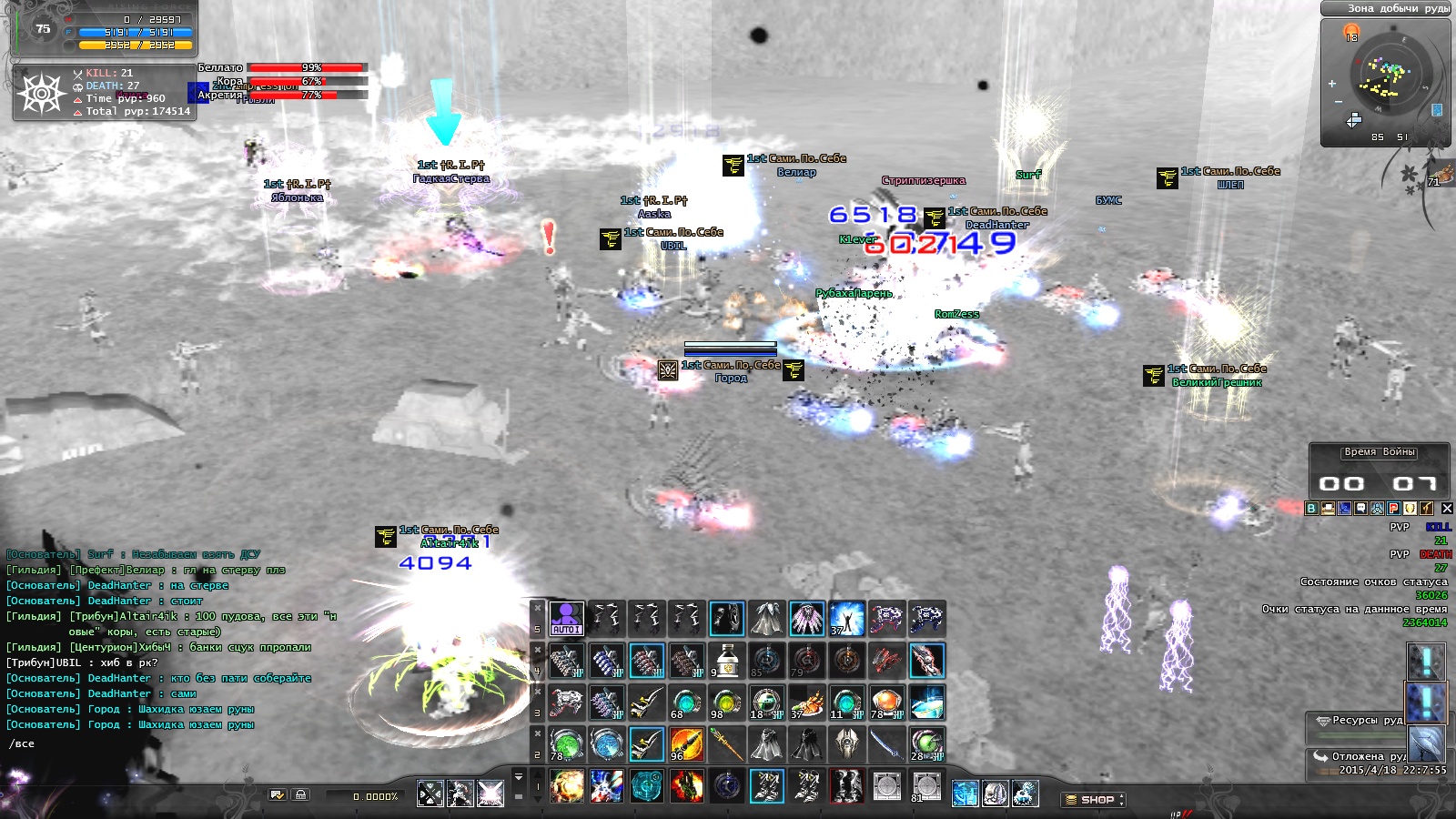The image size is (1456, 819).
Task: Use the food plate item slot
Action: tap(806, 703)
